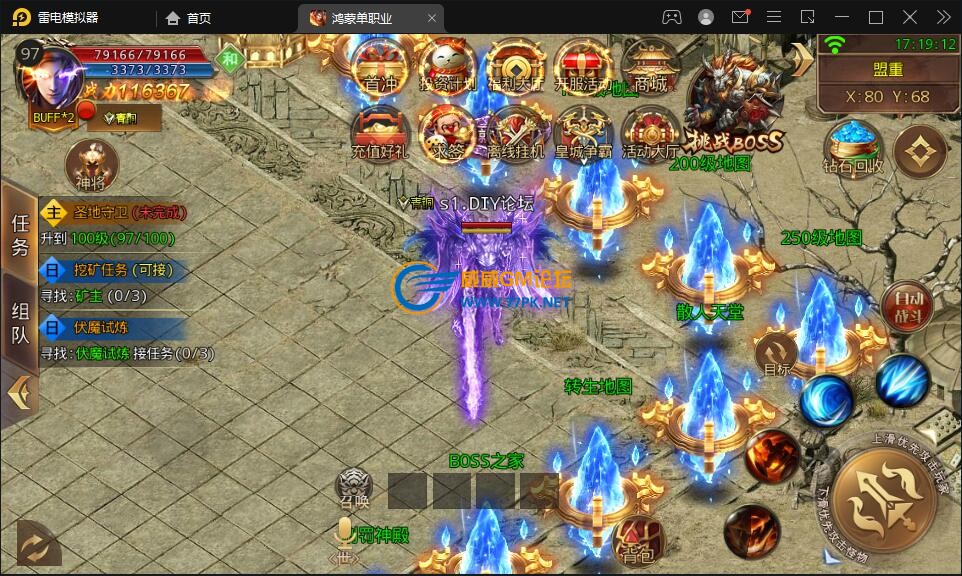The image size is (962, 576).
Task: Open the 背包 bag icon
Action: coord(639,538)
